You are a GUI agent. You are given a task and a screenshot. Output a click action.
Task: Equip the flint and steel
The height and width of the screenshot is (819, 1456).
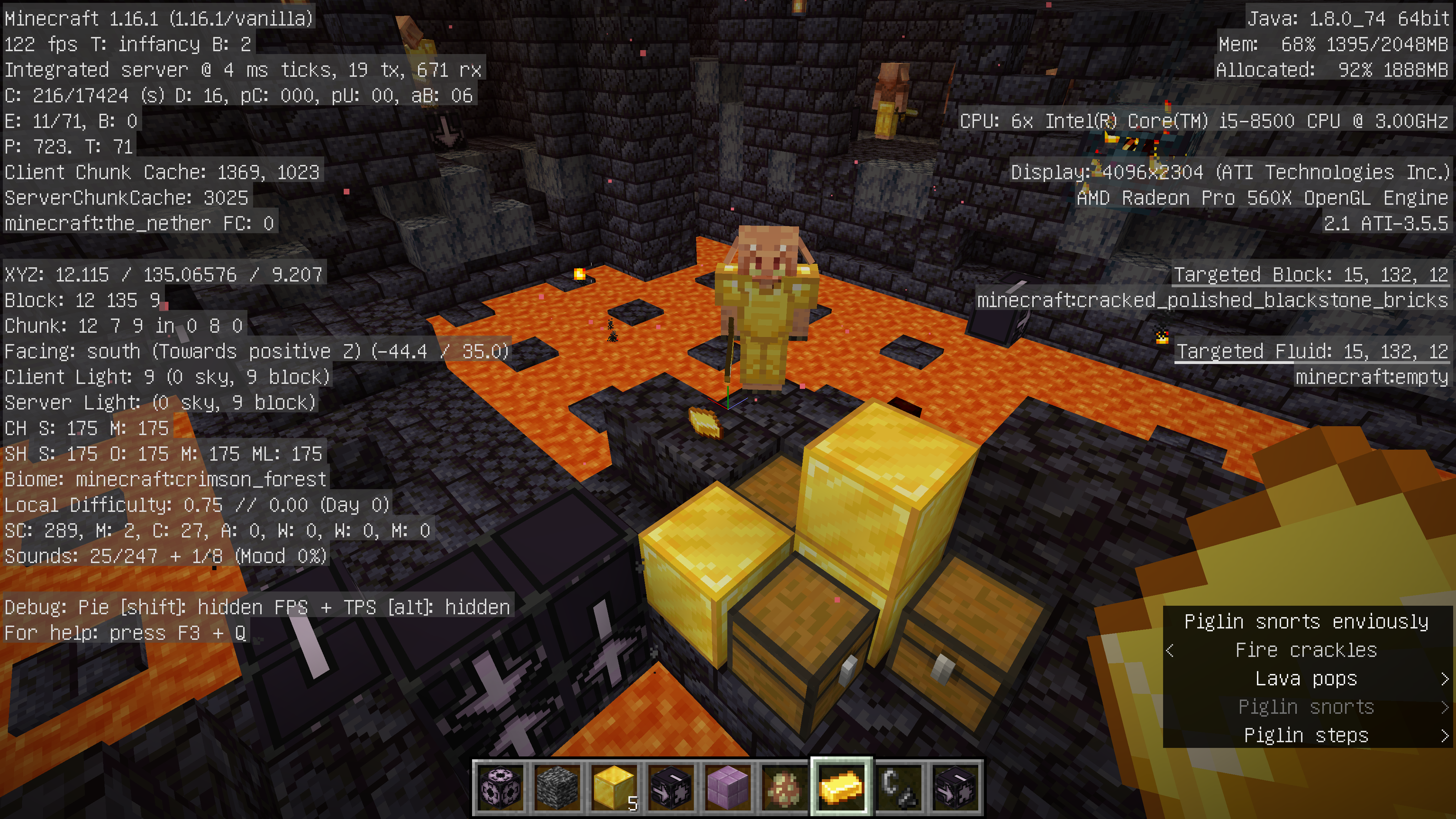coord(898,787)
